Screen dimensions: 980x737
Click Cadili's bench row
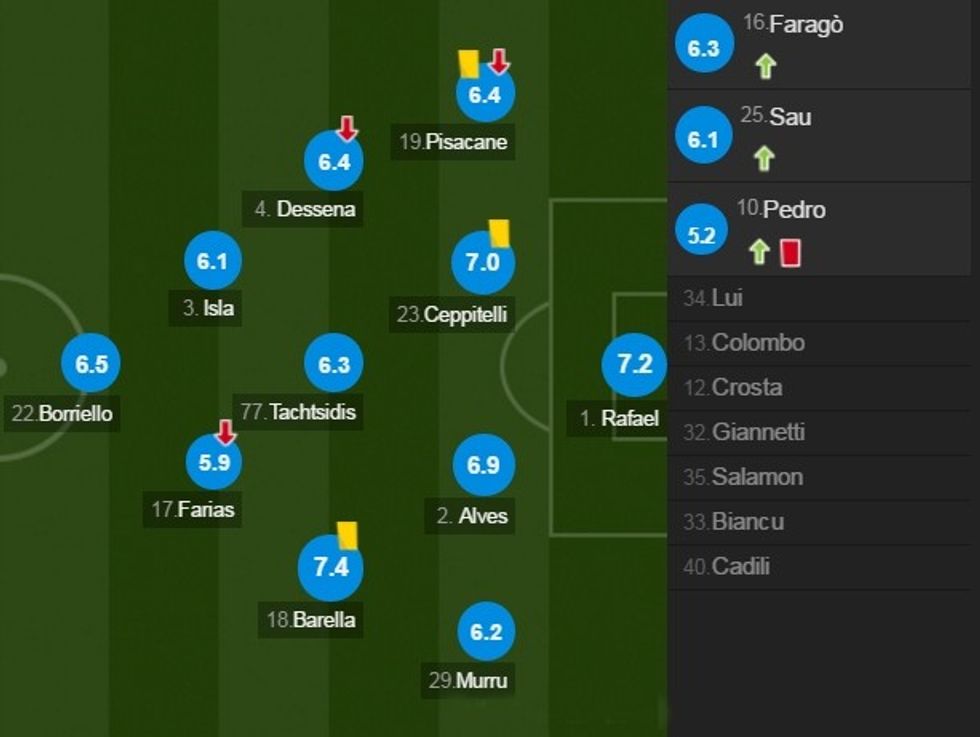[x=823, y=567]
